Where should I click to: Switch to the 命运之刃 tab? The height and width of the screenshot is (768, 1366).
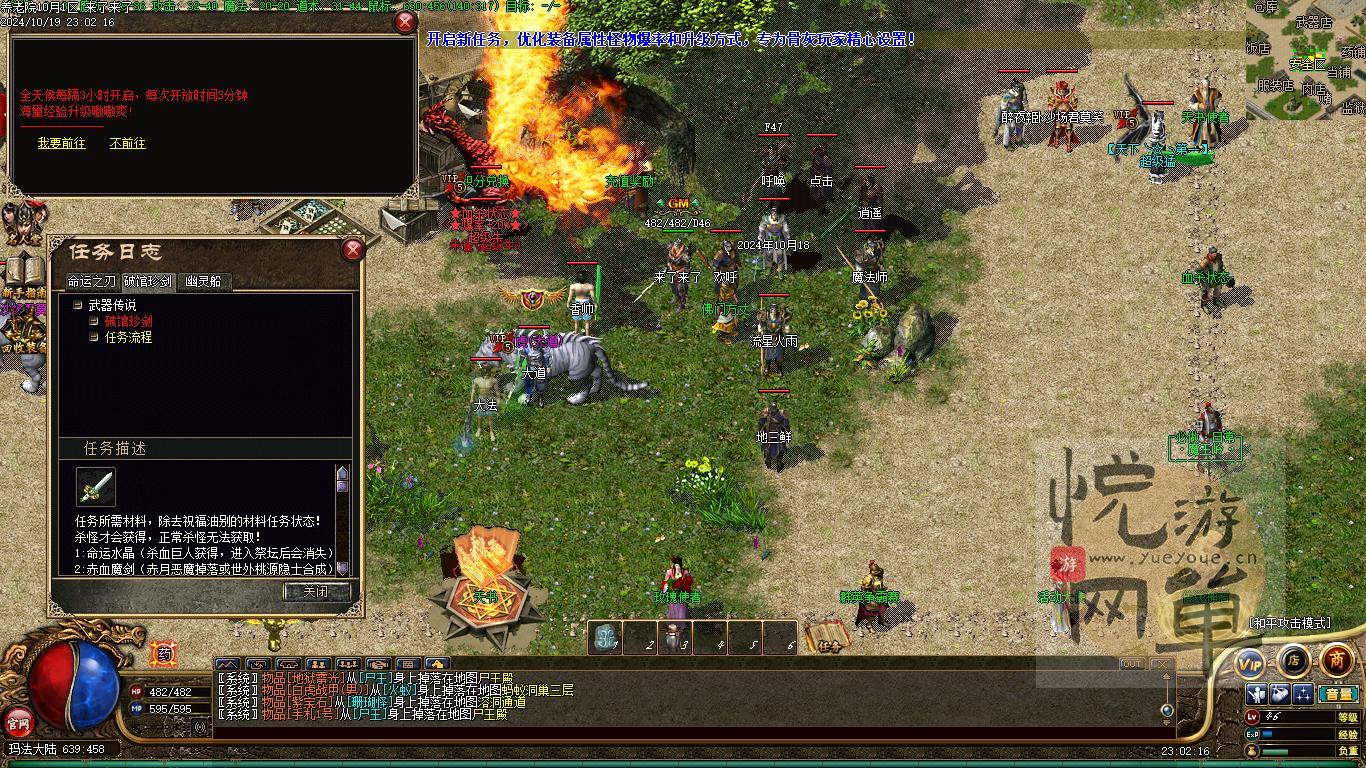91,282
